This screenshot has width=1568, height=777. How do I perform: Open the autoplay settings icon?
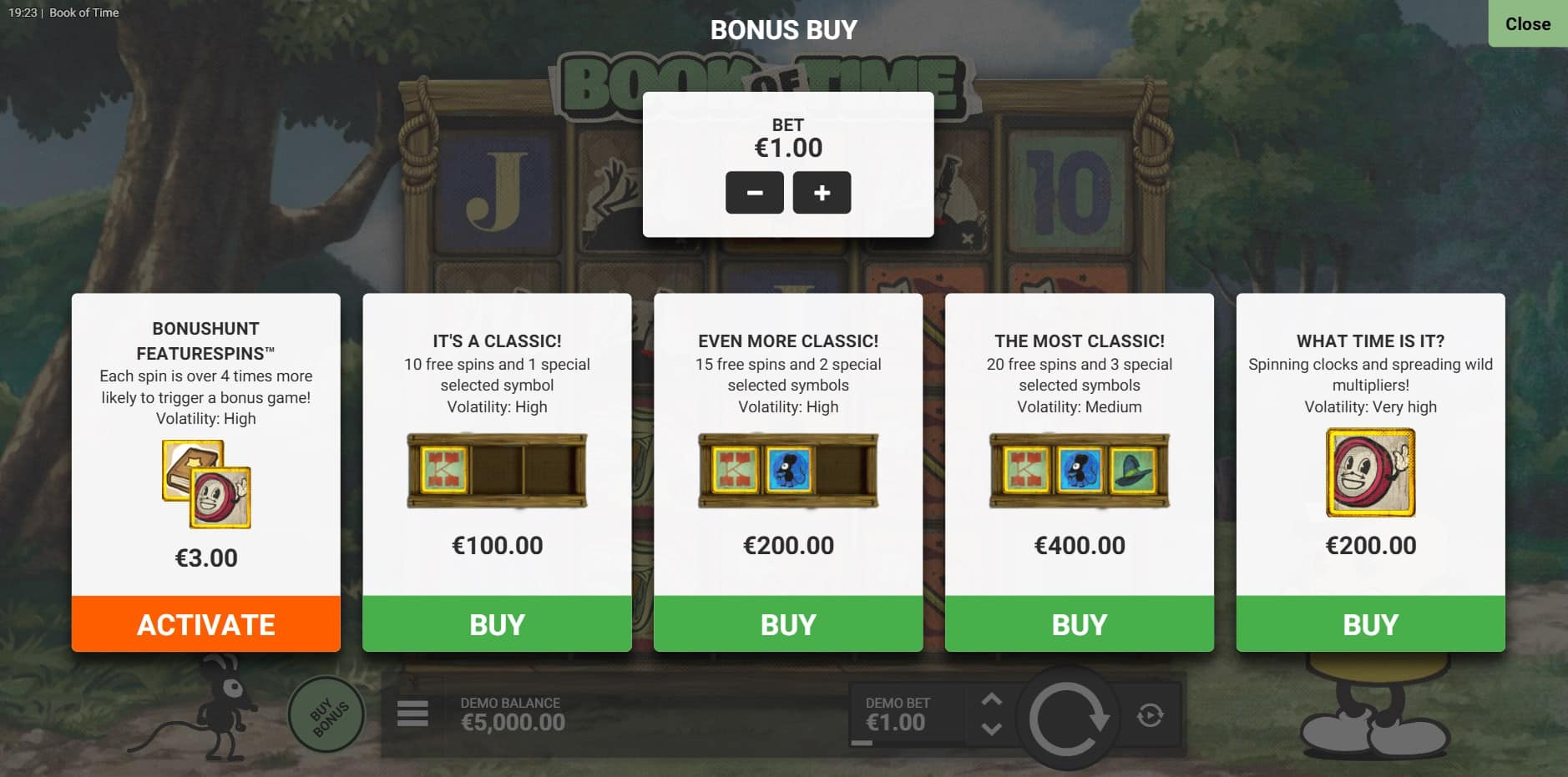pyautogui.click(x=1150, y=715)
